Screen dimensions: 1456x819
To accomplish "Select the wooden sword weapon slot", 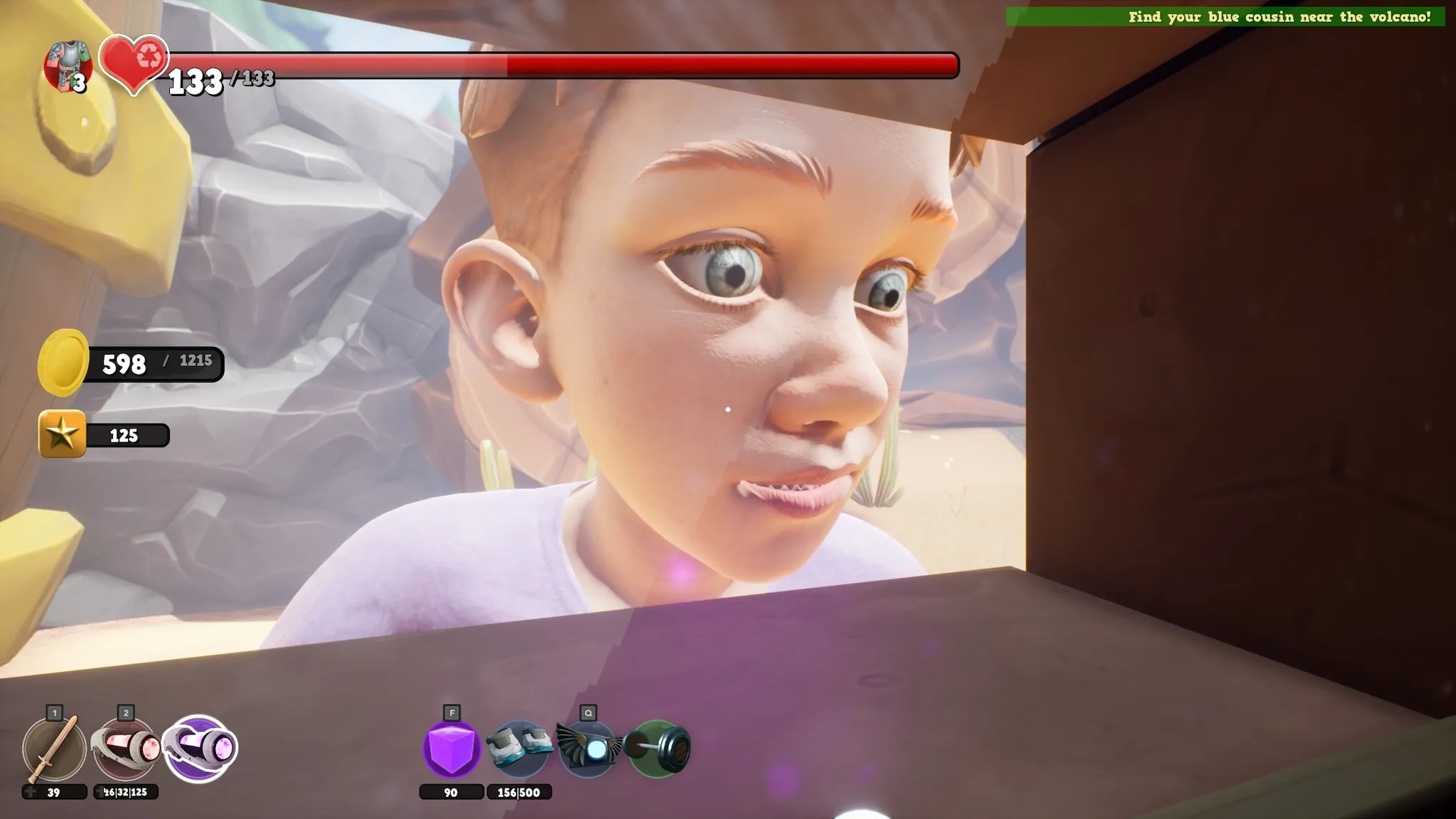I will coord(54,749).
